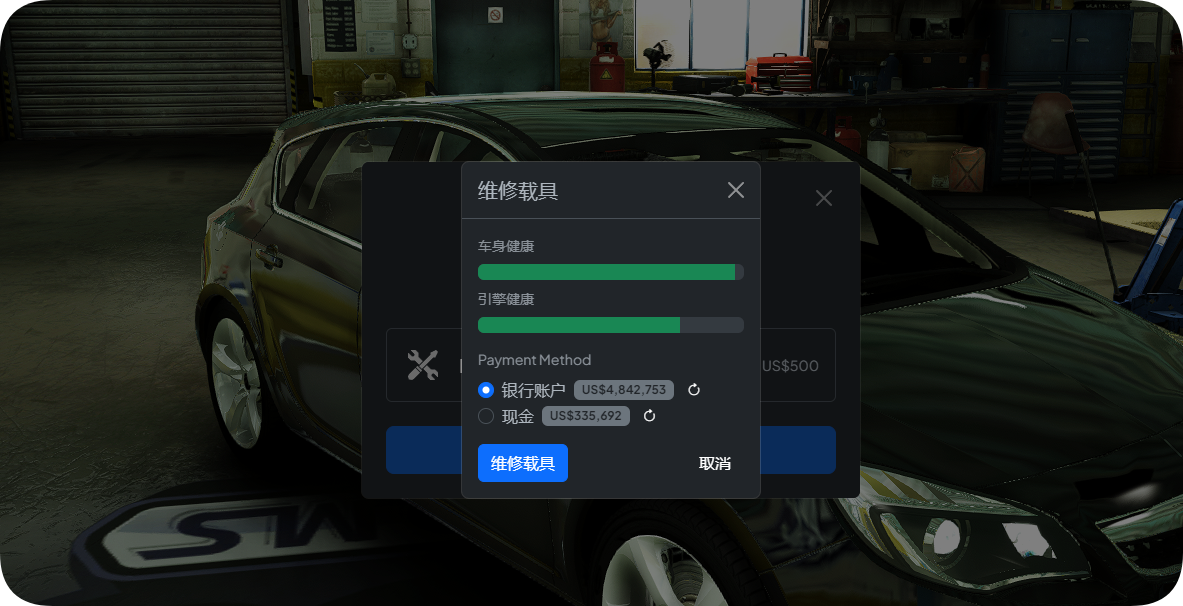Cancel with the 取消 button
This screenshot has width=1183, height=606.
[x=714, y=463]
